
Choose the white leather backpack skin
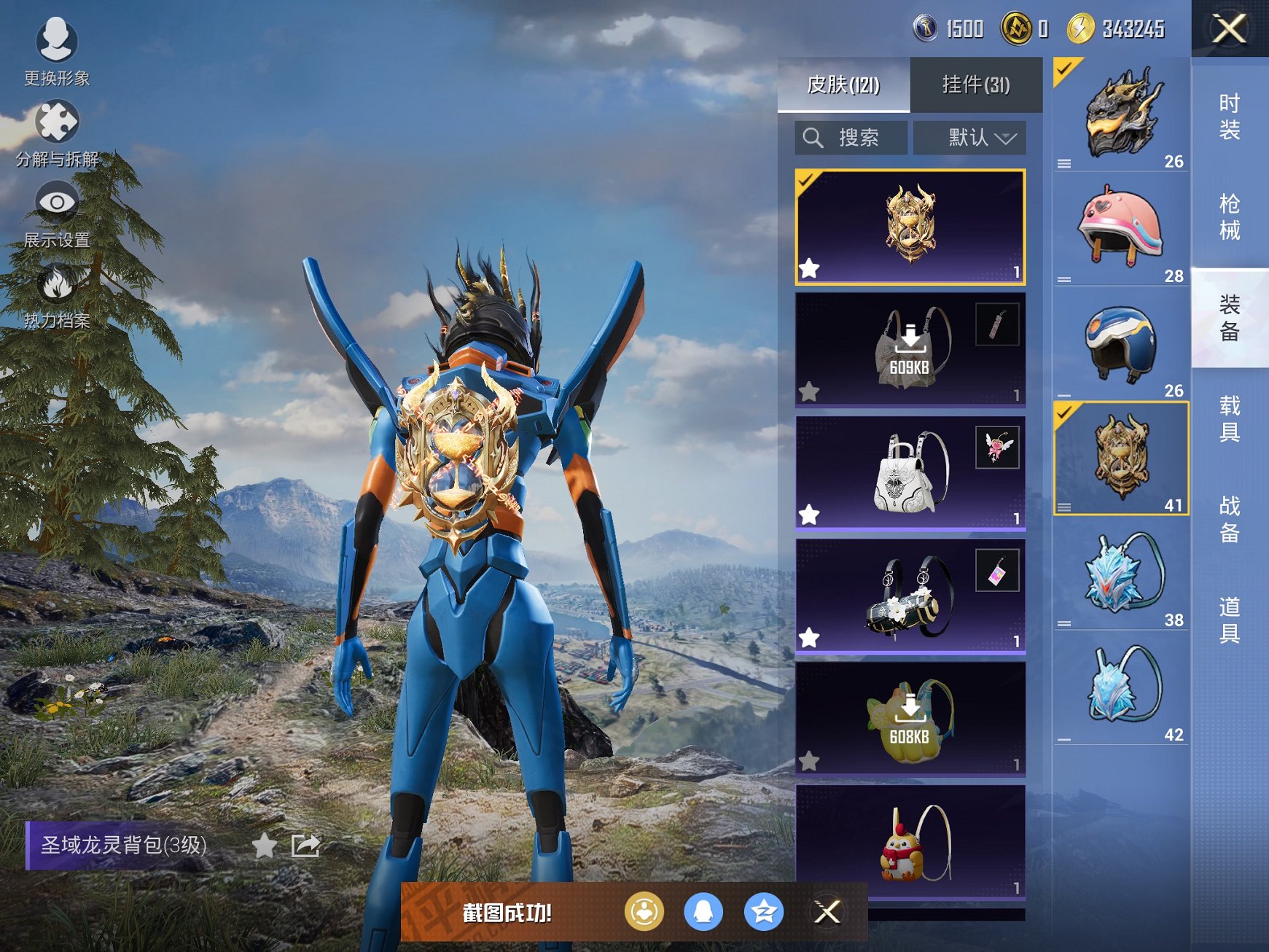910,472
